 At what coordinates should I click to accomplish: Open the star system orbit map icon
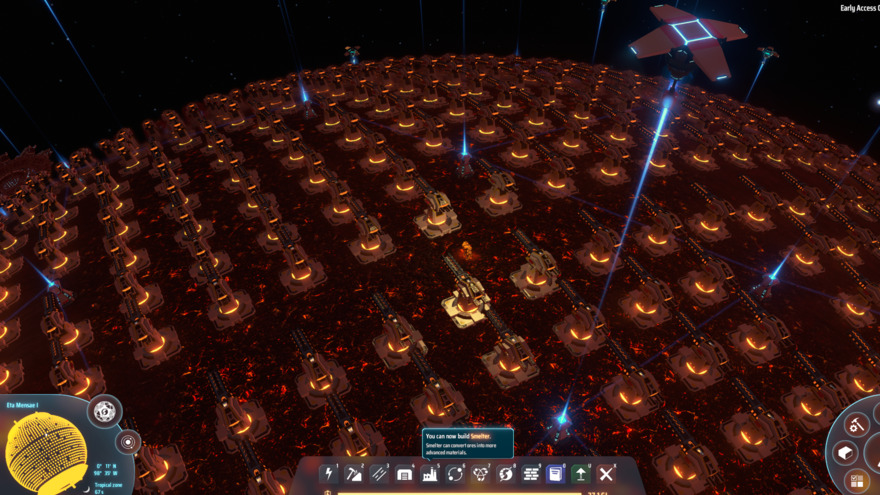point(127,441)
